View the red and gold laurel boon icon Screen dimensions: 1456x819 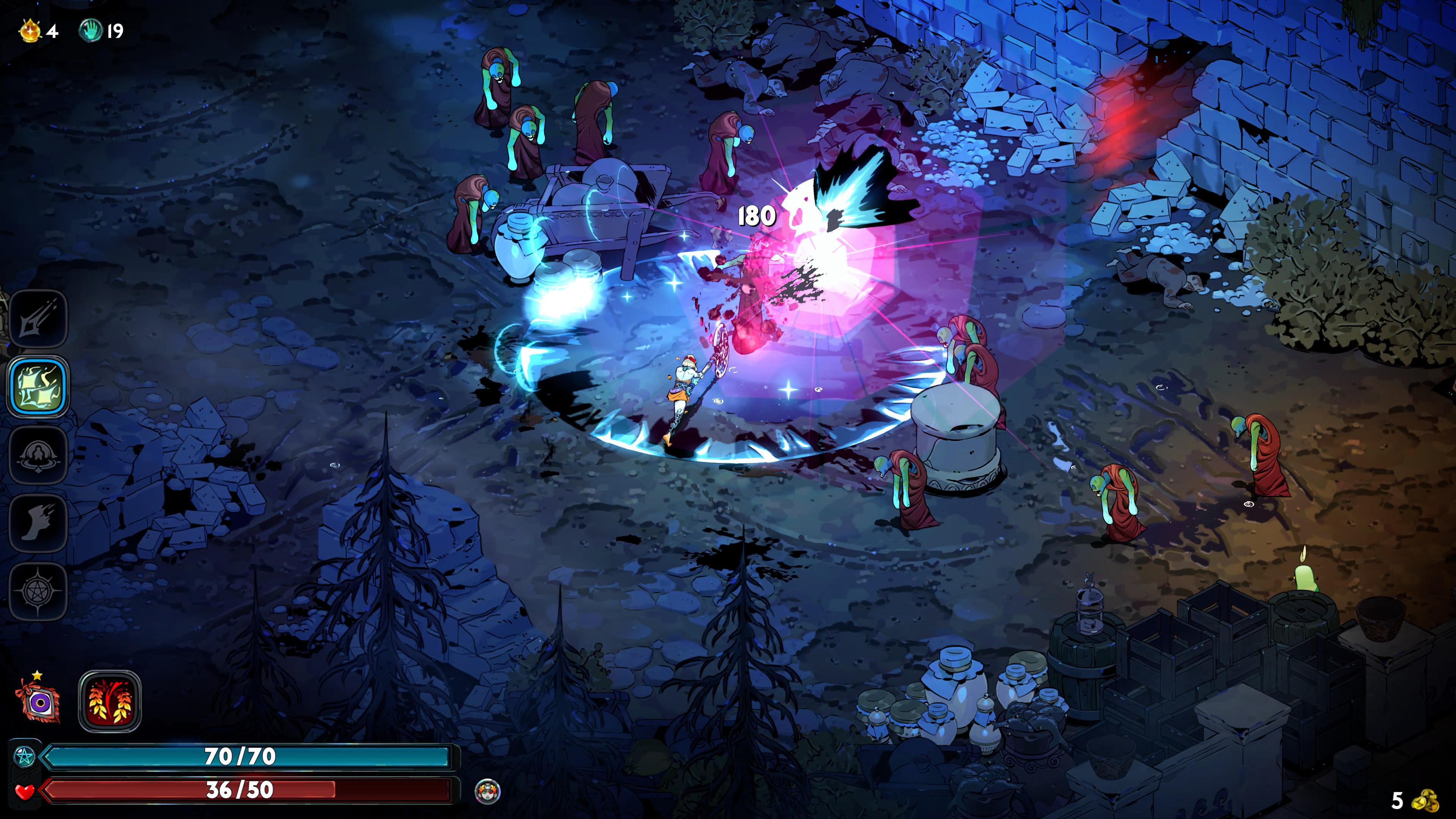110,701
